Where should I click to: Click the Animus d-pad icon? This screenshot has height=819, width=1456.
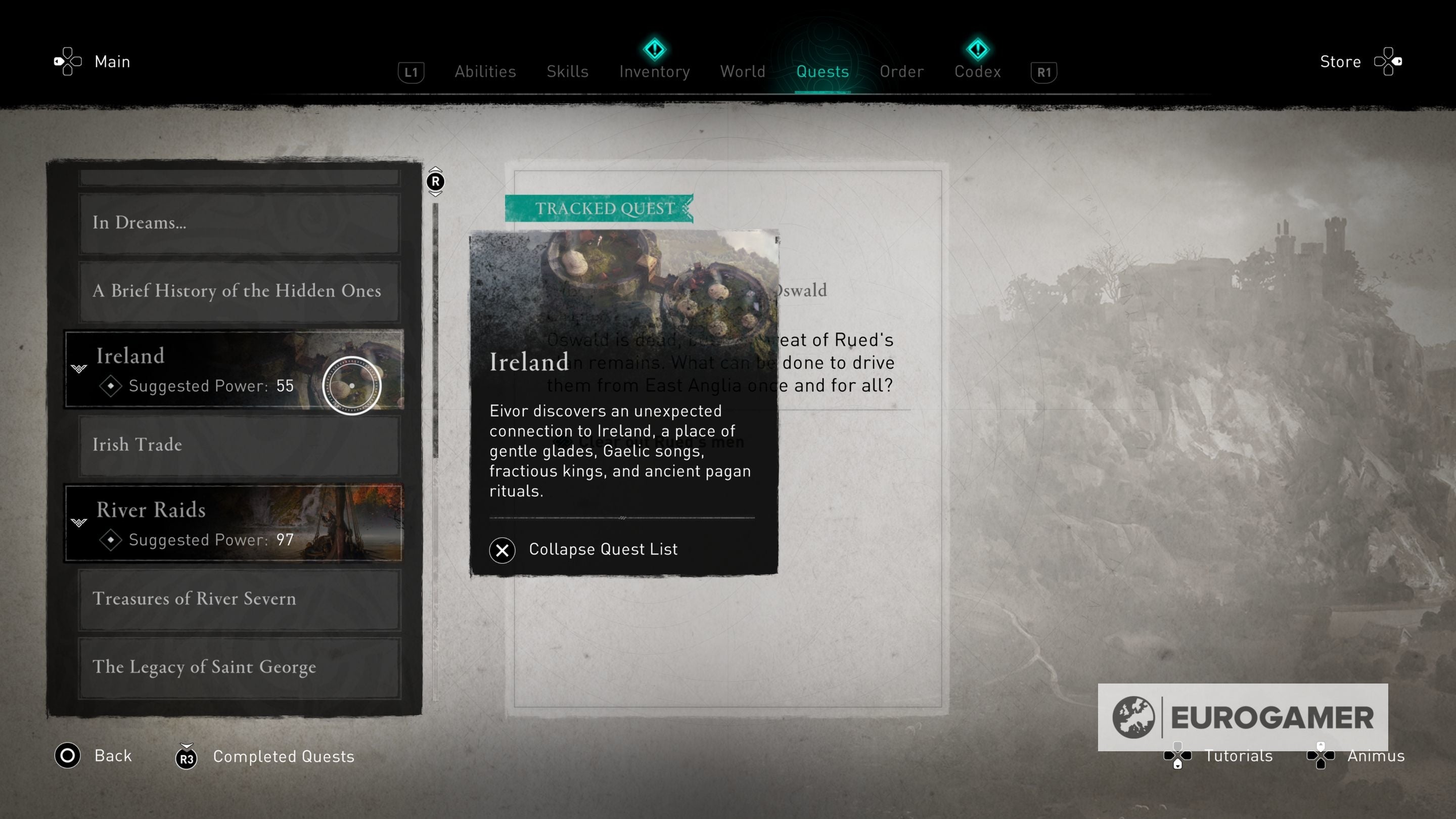[x=1322, y=756]
